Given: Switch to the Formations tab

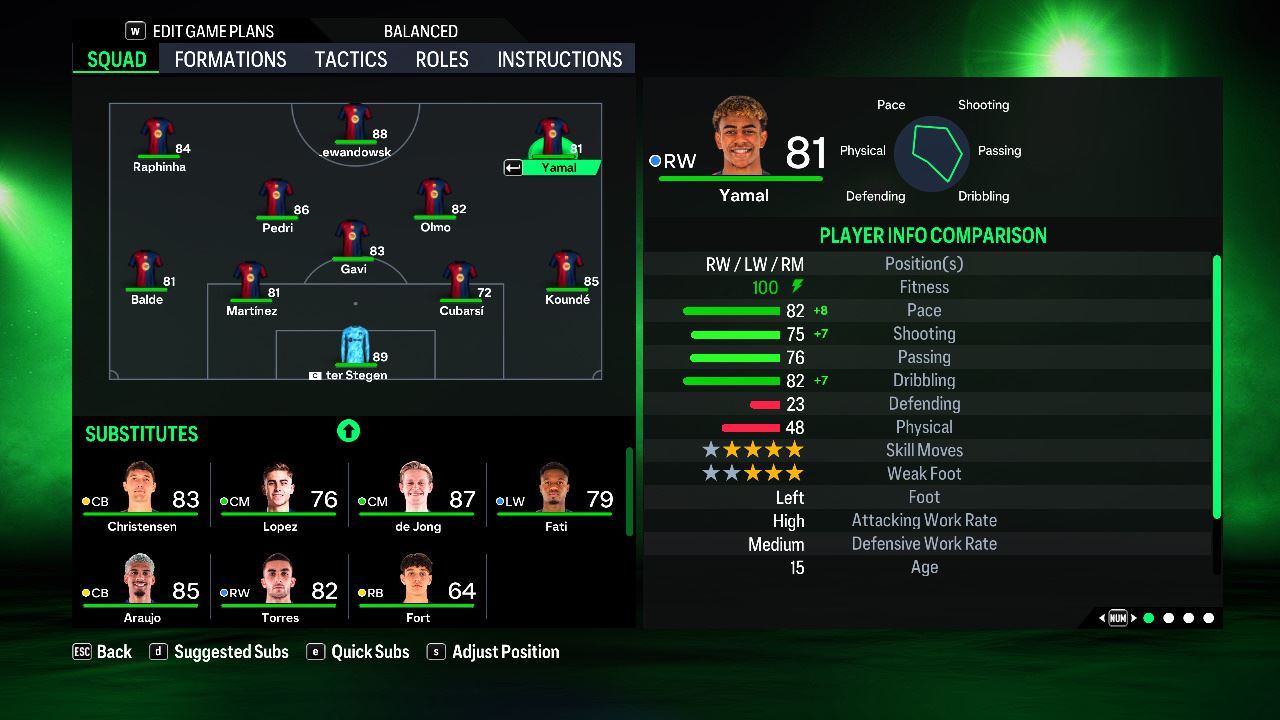Looking at the screenshot, I should coord(230,59).
